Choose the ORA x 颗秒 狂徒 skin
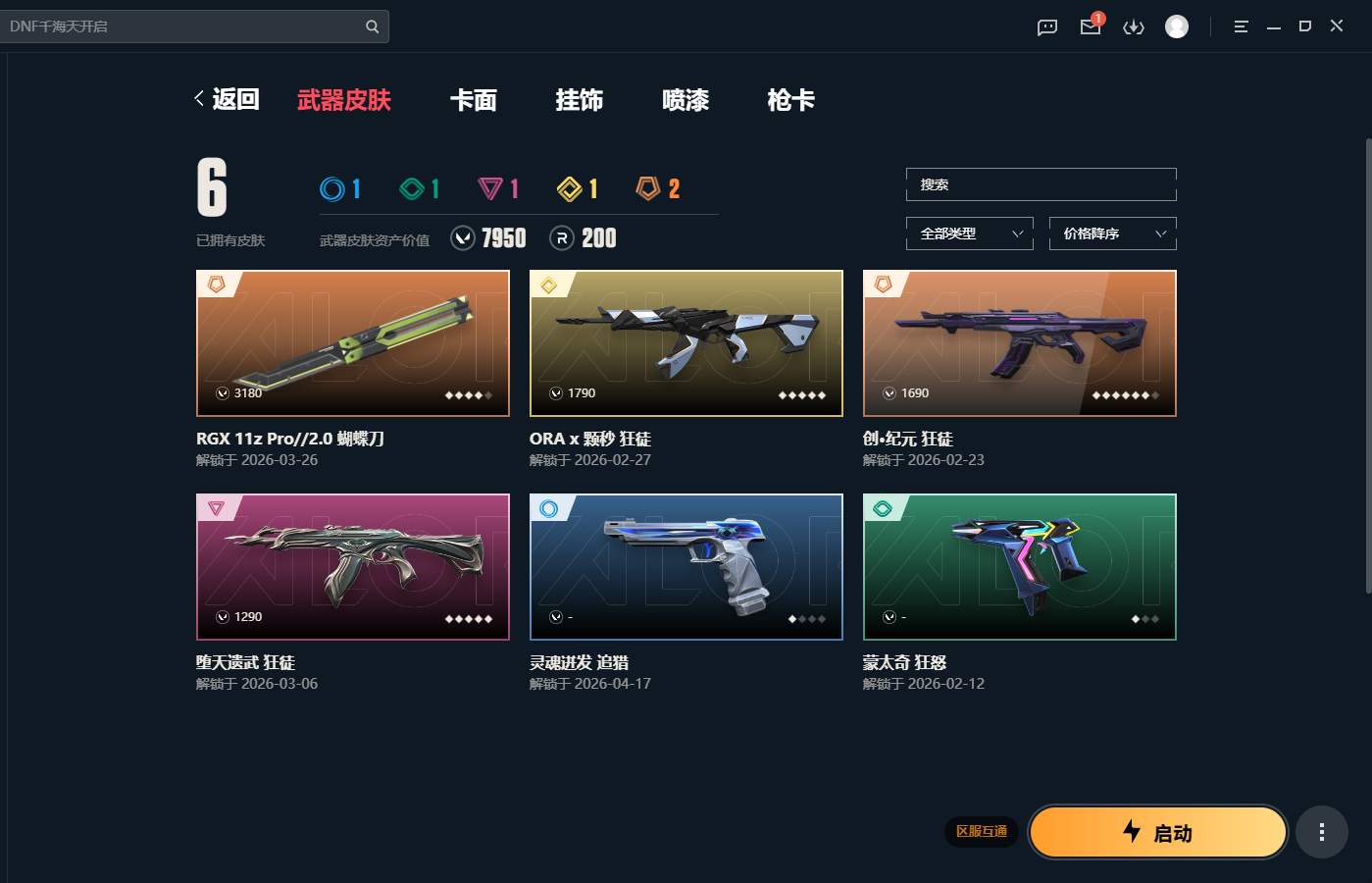This screenshot has height=883, width=1372. (686, 343)
